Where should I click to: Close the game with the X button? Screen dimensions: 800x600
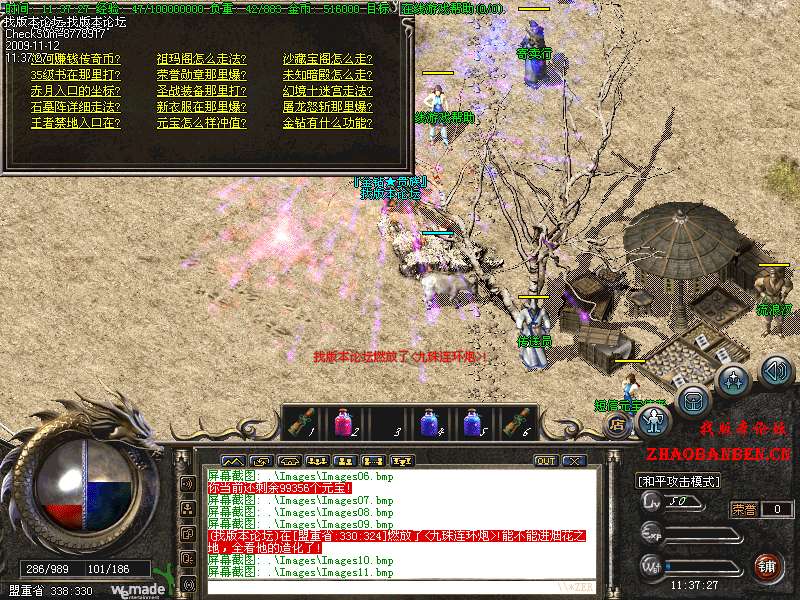point(573,461)
